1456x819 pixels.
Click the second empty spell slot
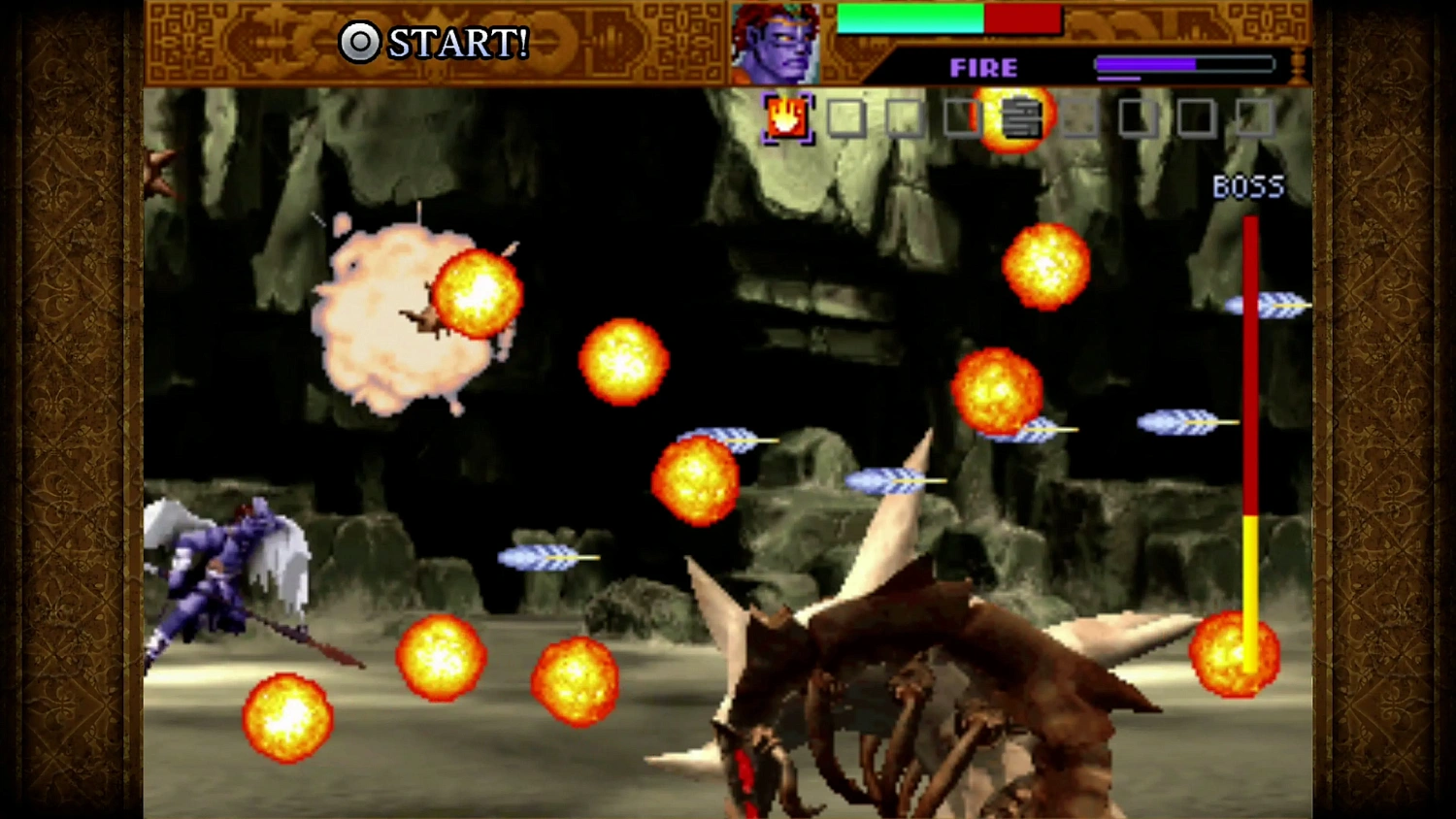coord(903,117)
